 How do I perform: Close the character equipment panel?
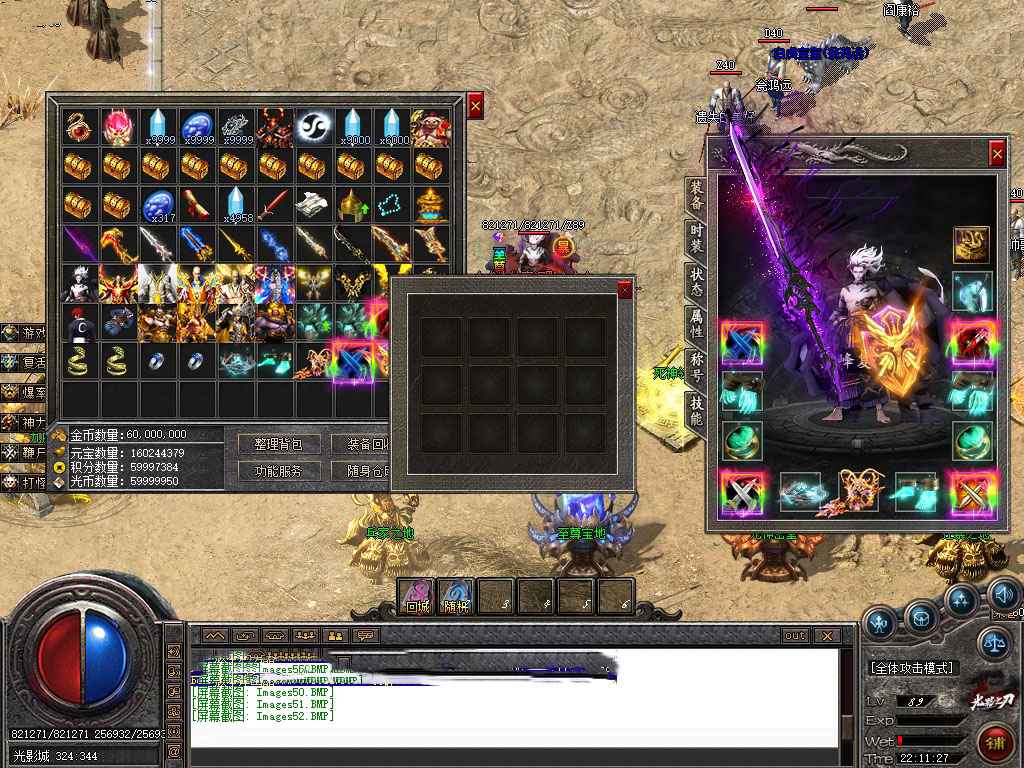coord(997,153)
